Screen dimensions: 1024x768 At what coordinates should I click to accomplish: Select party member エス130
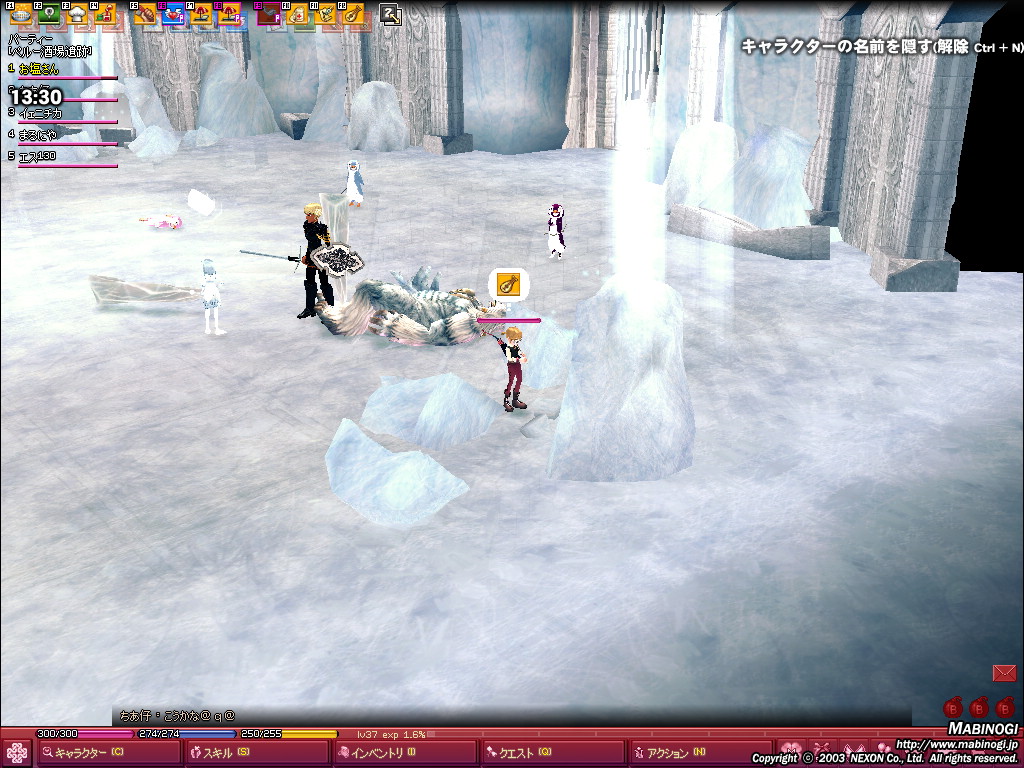point(38,157)
